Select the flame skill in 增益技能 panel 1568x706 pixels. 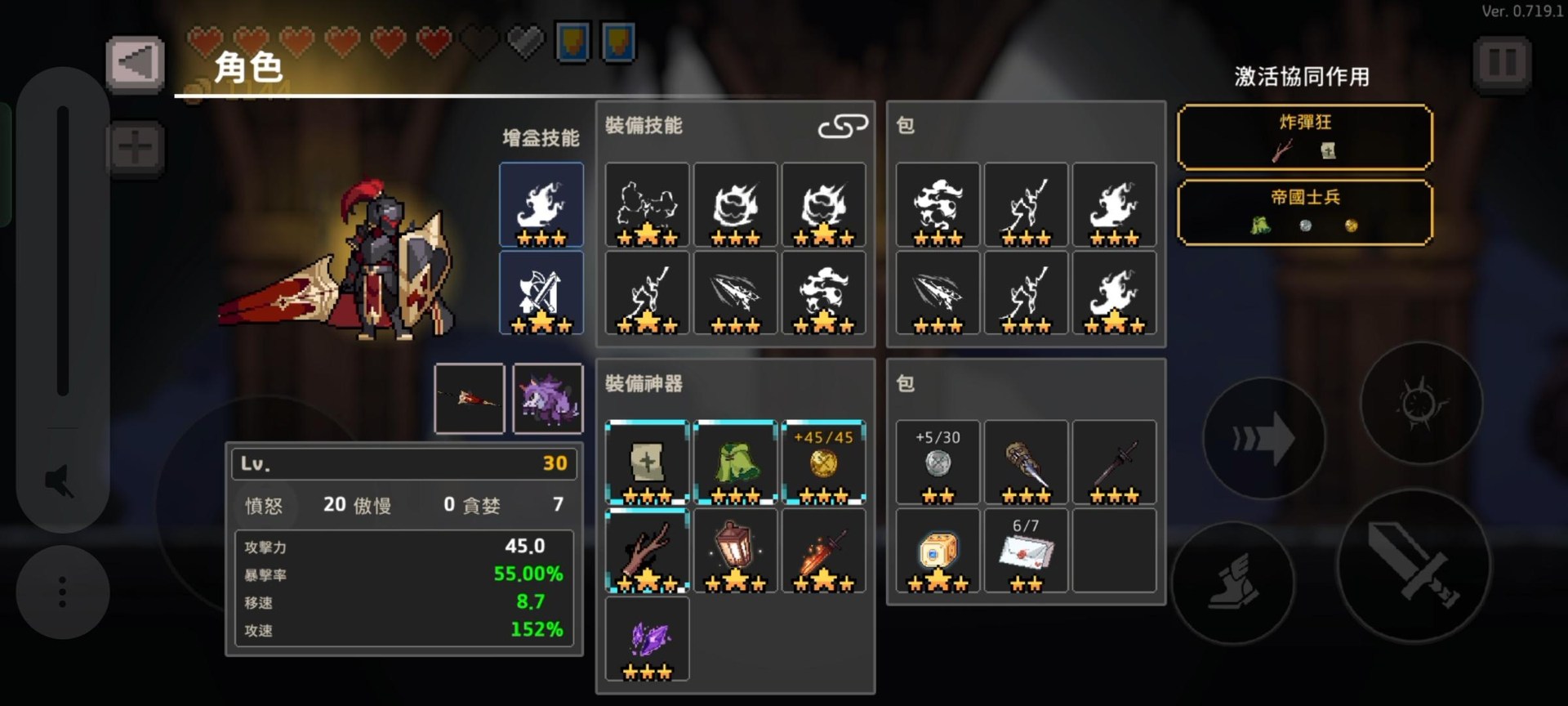541,204
